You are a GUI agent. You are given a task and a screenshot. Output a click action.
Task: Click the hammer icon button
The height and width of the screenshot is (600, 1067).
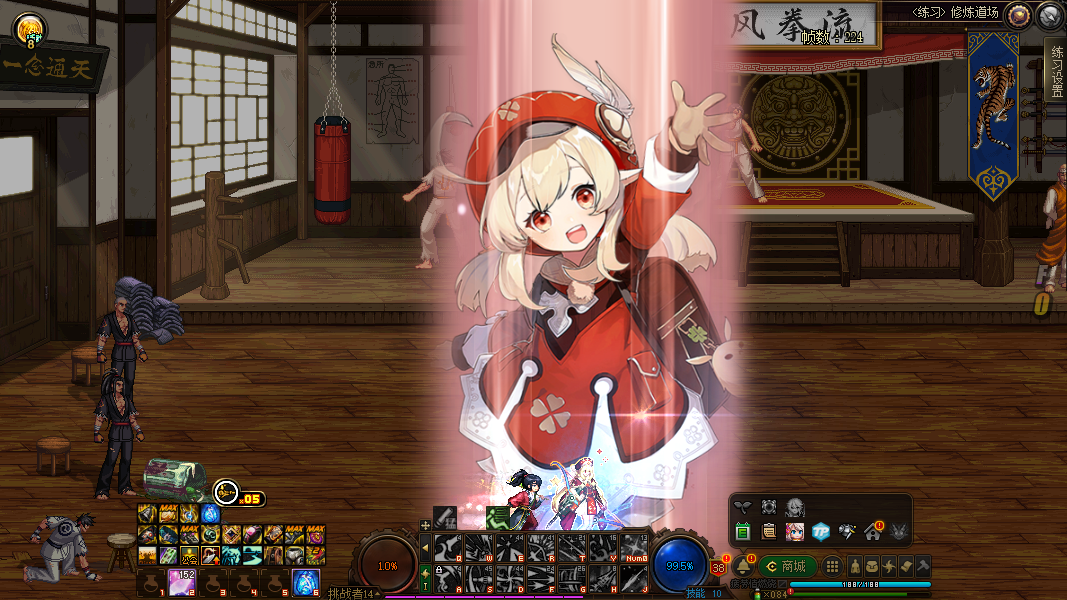(x=923, y=566)
